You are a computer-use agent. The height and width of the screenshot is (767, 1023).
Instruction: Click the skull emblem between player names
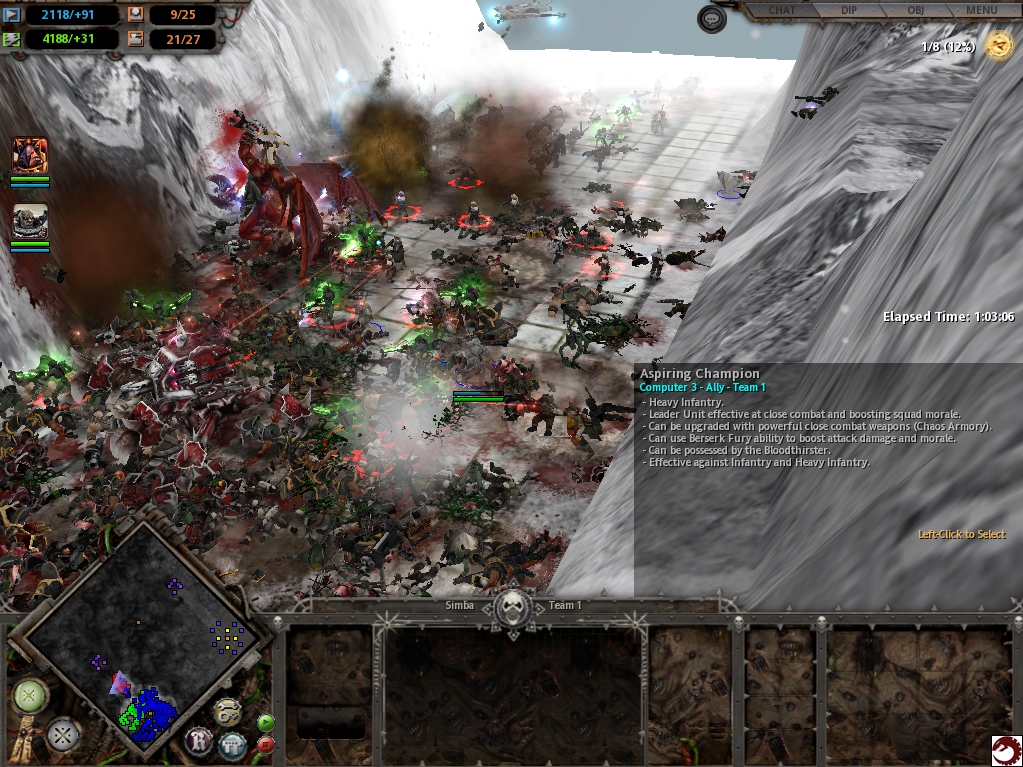click(x=514, y=606)
